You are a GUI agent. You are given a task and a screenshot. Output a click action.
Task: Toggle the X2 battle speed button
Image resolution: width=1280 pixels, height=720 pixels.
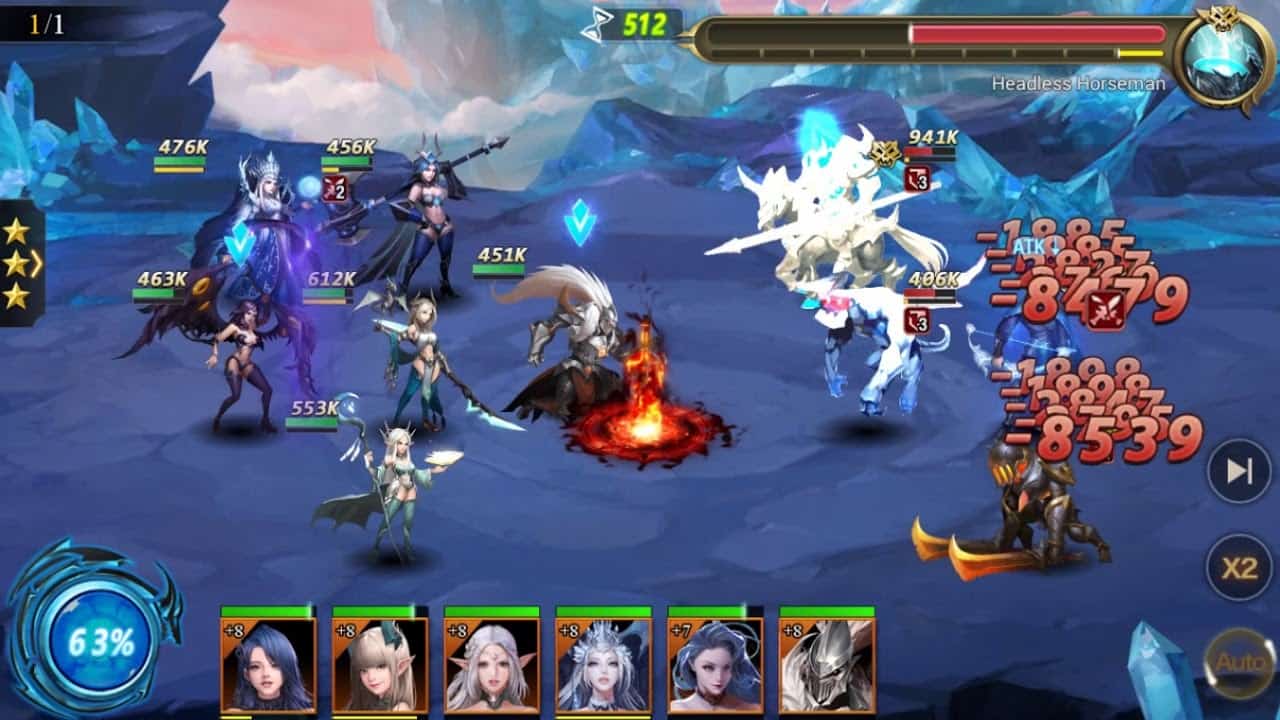(x=1239, y=568)
